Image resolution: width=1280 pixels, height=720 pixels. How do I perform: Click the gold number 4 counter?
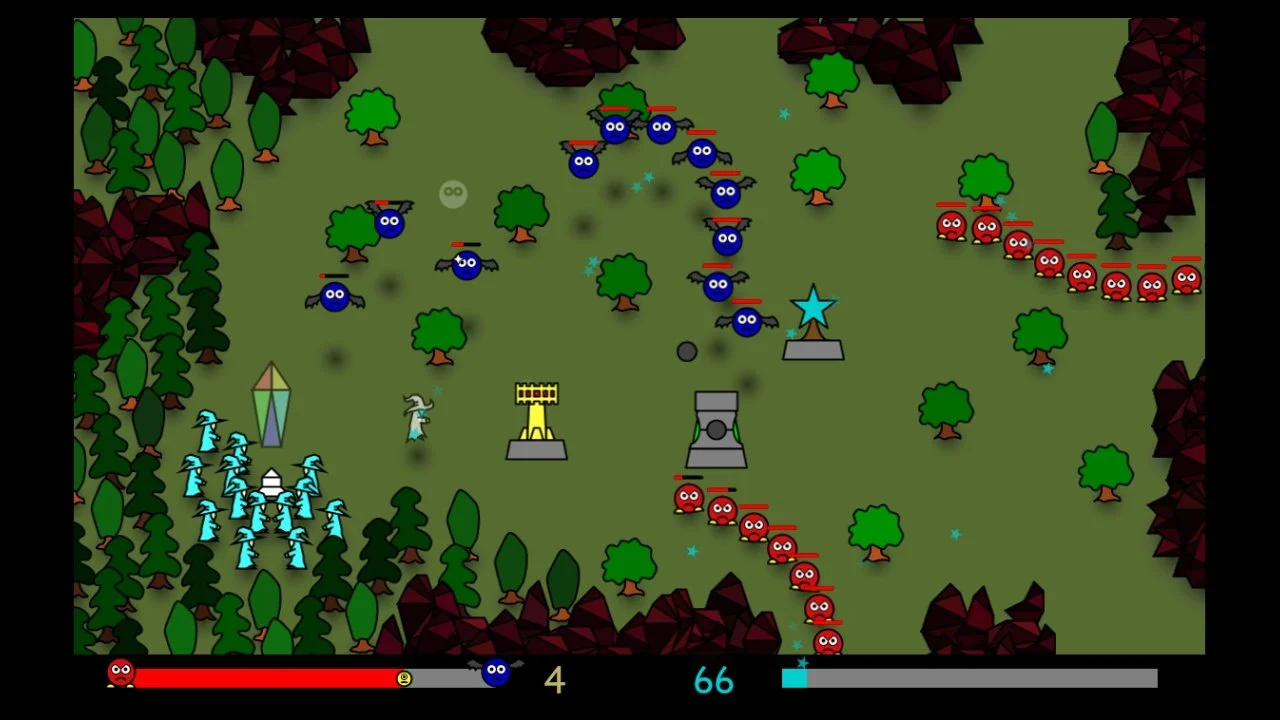554,680
